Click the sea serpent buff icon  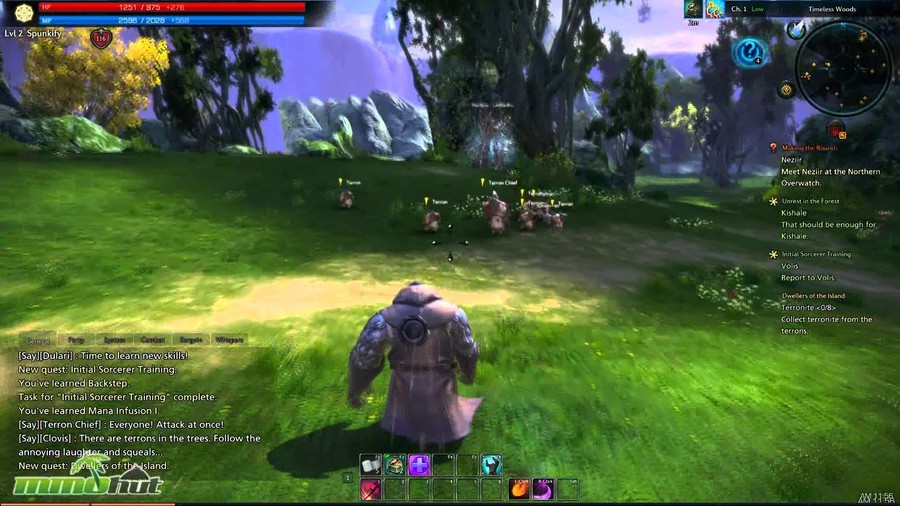coord(715,9)
